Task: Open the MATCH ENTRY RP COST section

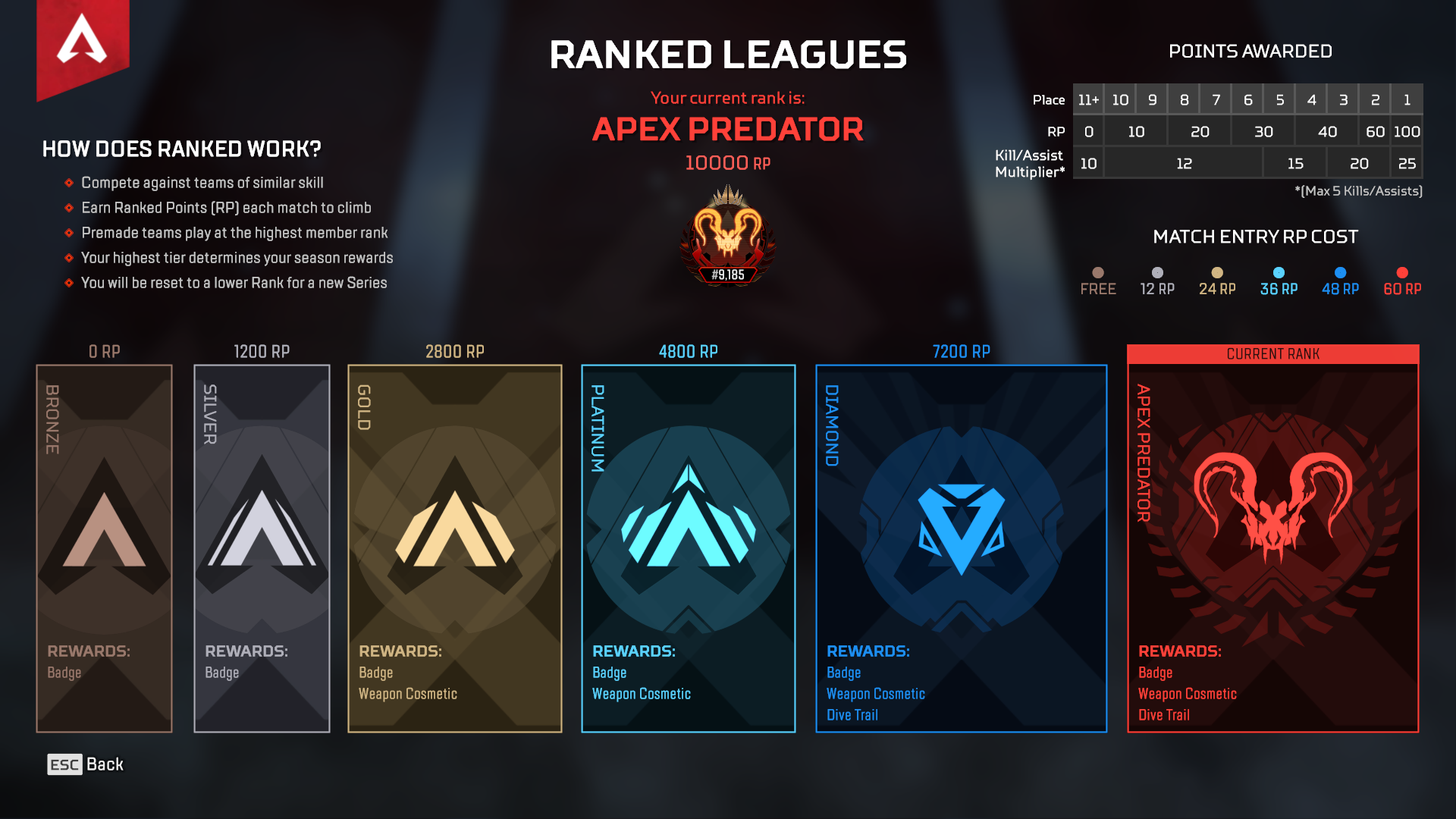Action: 1256,237
